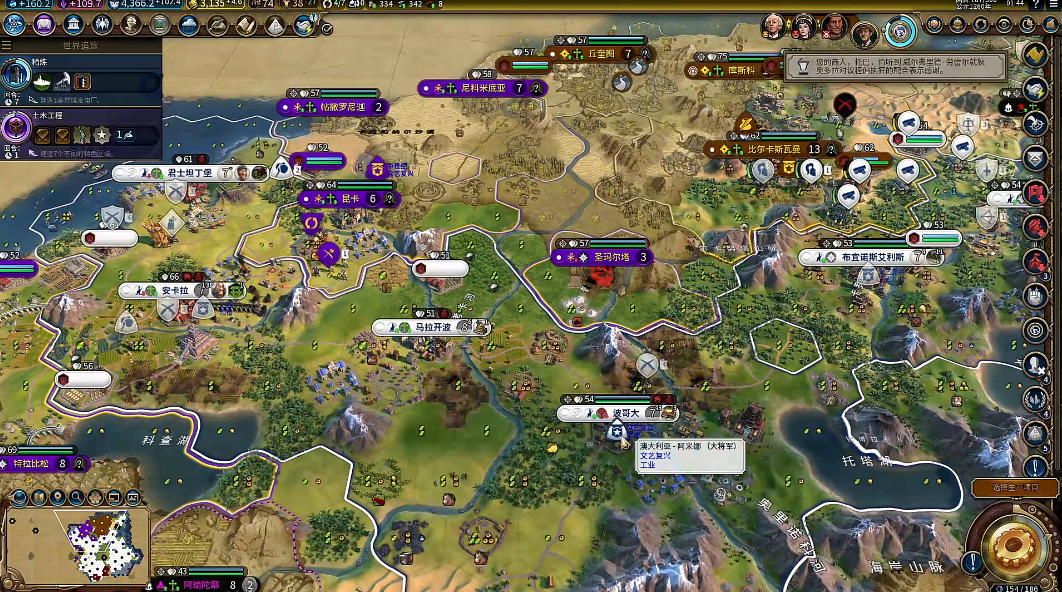Open the civics tree button
Viewport: 1062px width, 592px height.
[x=45, y=25]
